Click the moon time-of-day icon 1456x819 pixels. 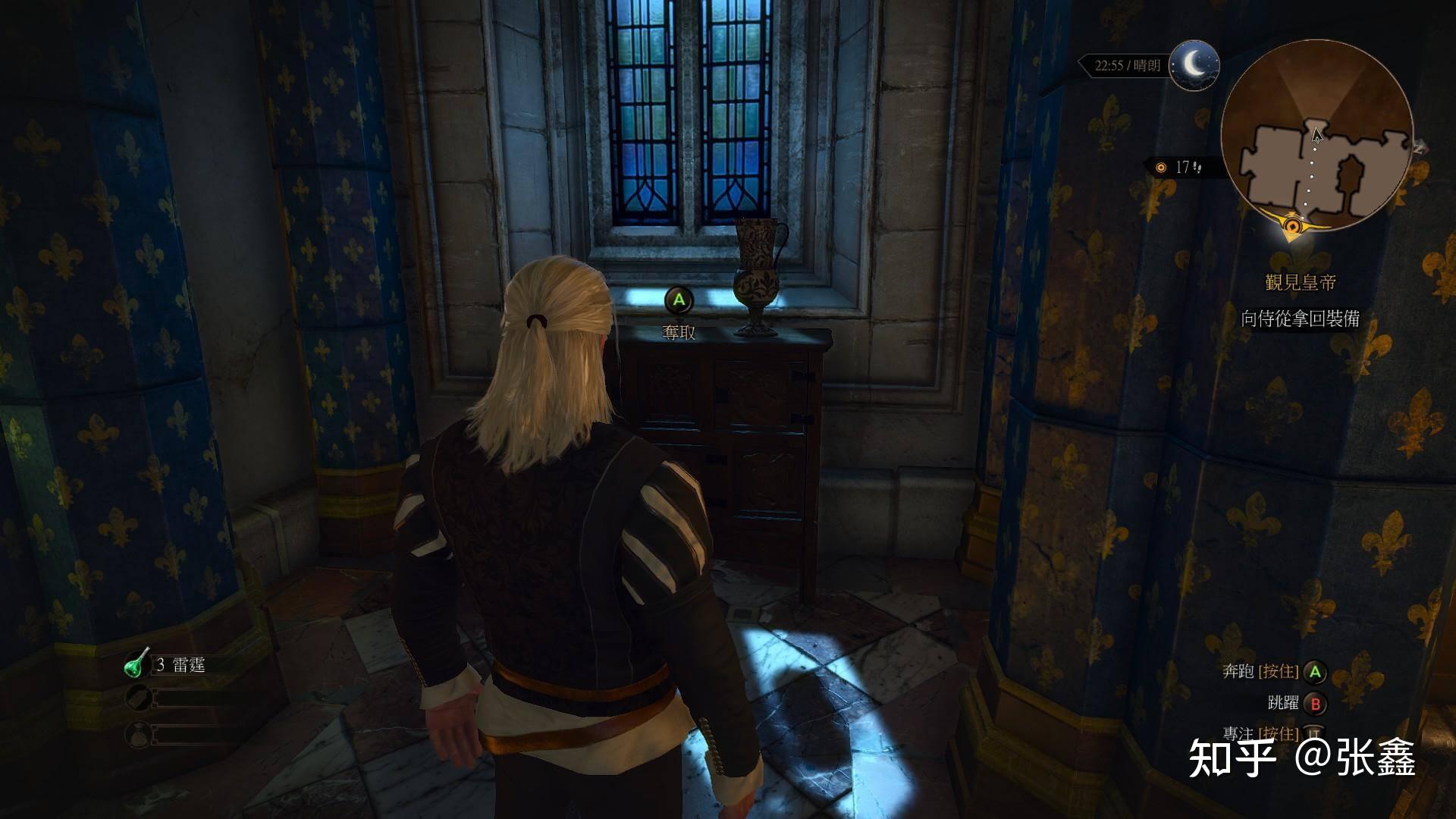pos(1194,65)
